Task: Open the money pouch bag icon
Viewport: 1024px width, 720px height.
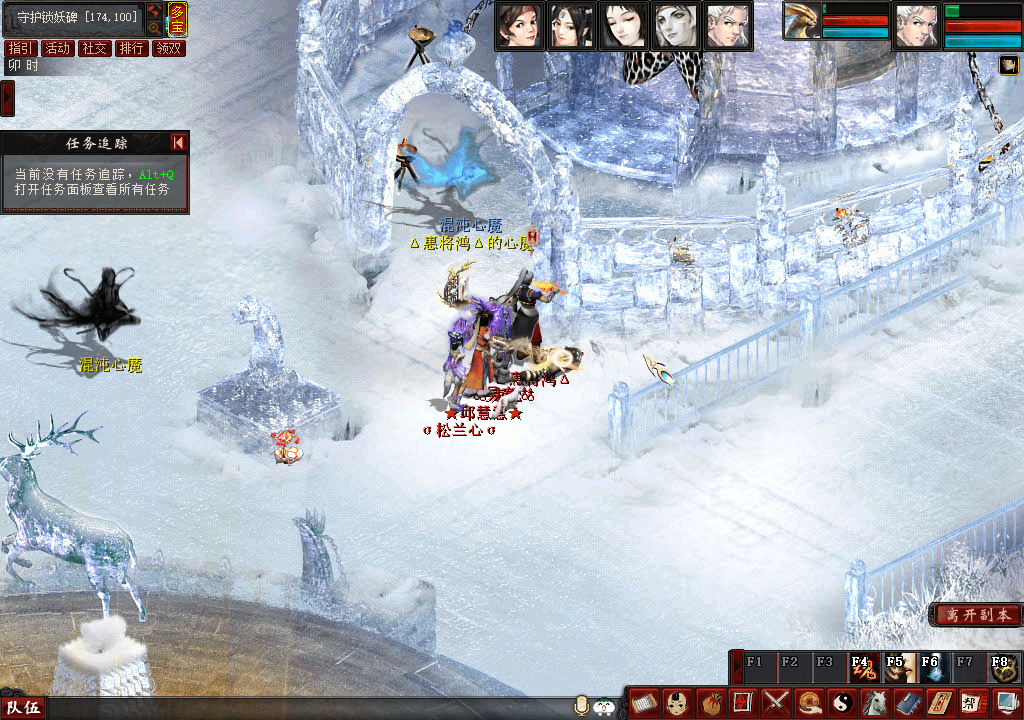Action: pos(711,703)
